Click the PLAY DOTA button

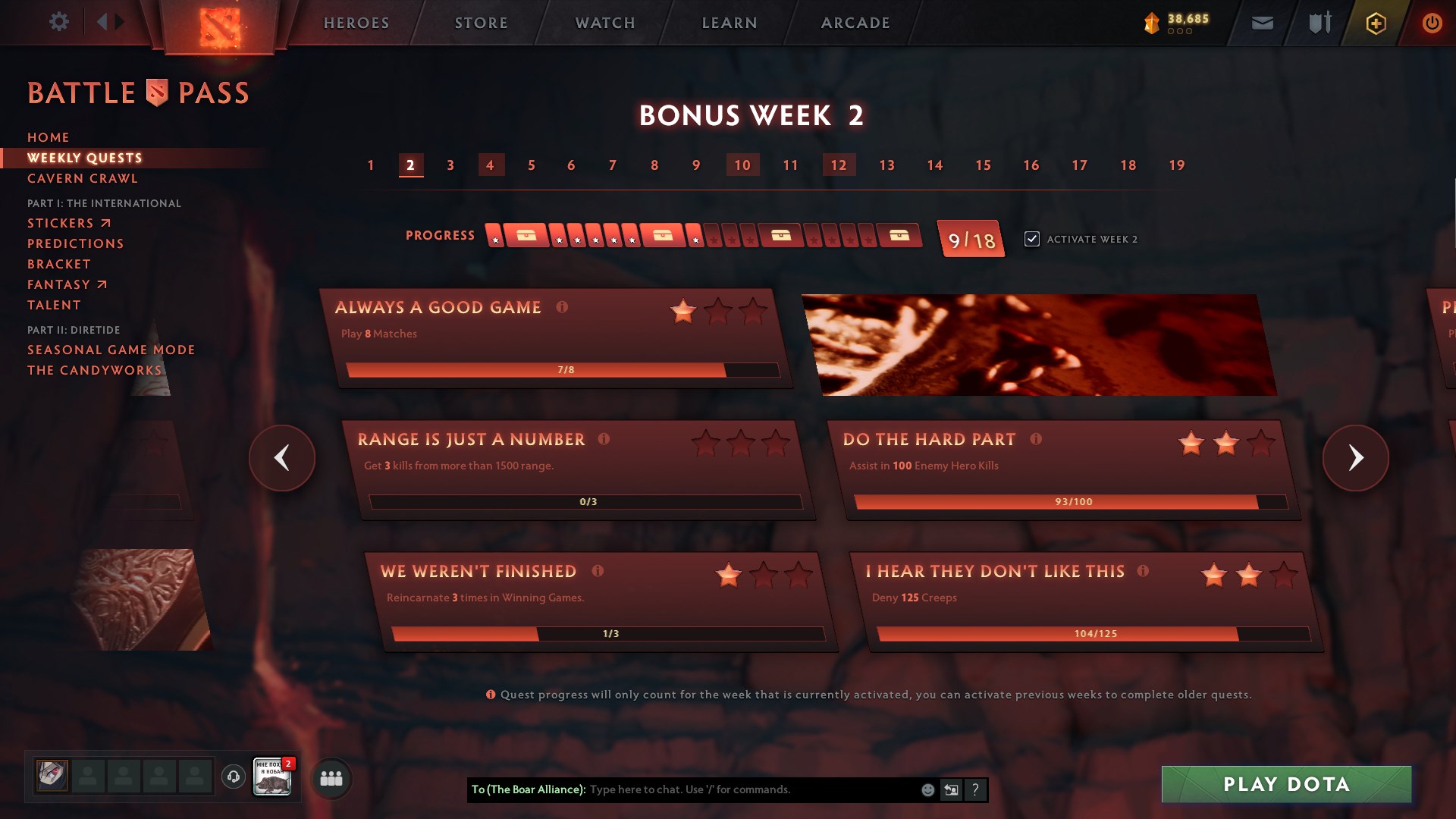tap(1285, 785)
